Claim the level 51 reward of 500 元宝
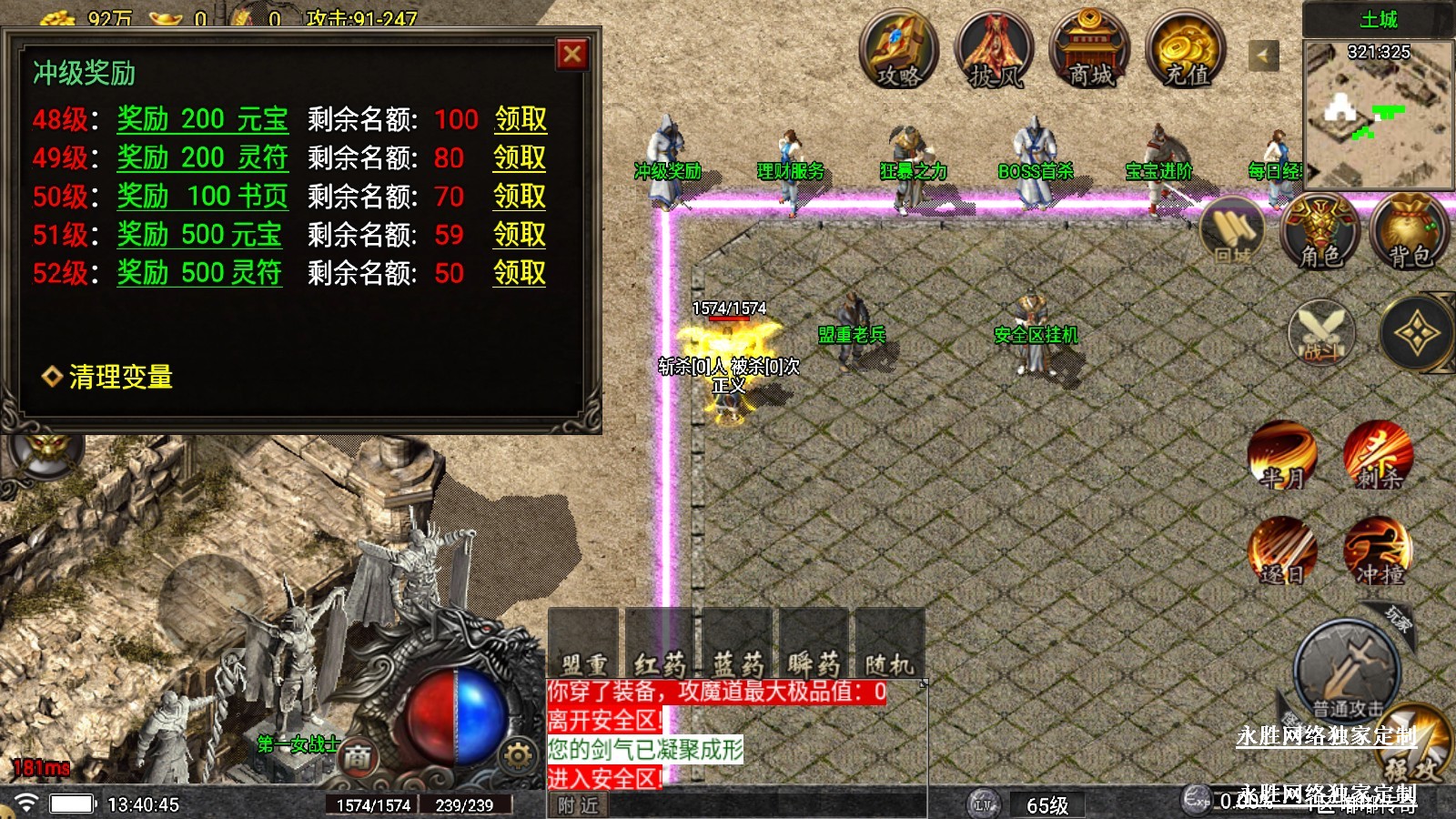The image size is (1456, 819). 520,235
